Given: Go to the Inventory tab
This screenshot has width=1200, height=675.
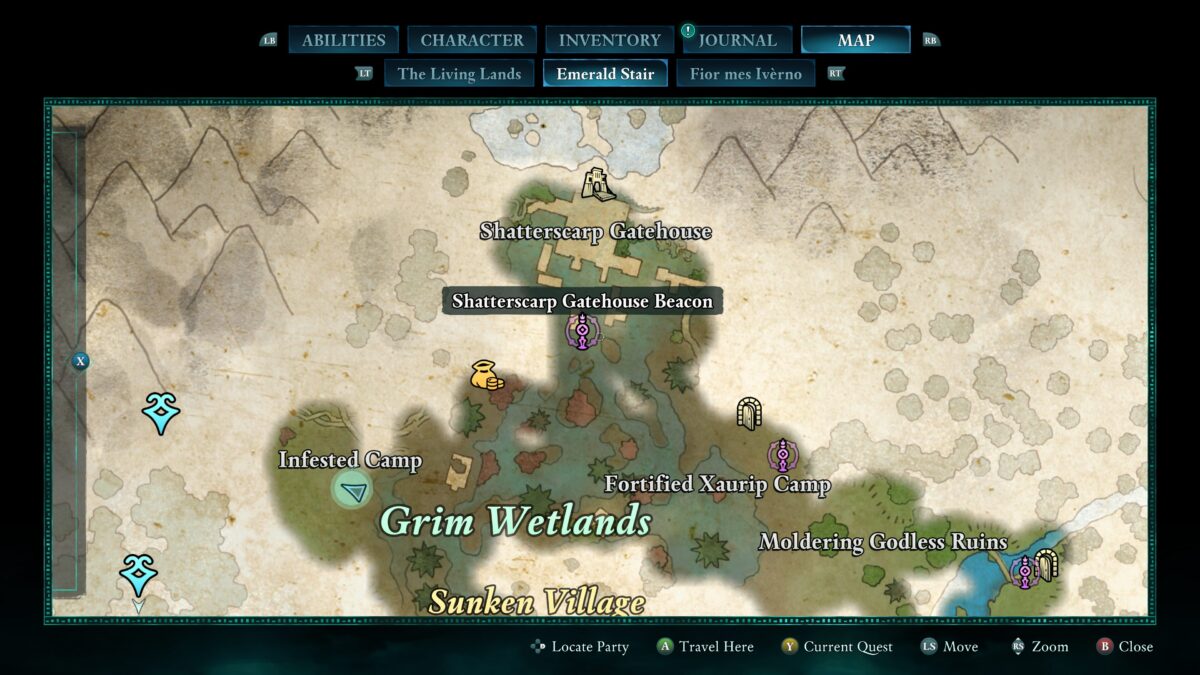Looking at the screenshot, I should [x=609, y=40].
